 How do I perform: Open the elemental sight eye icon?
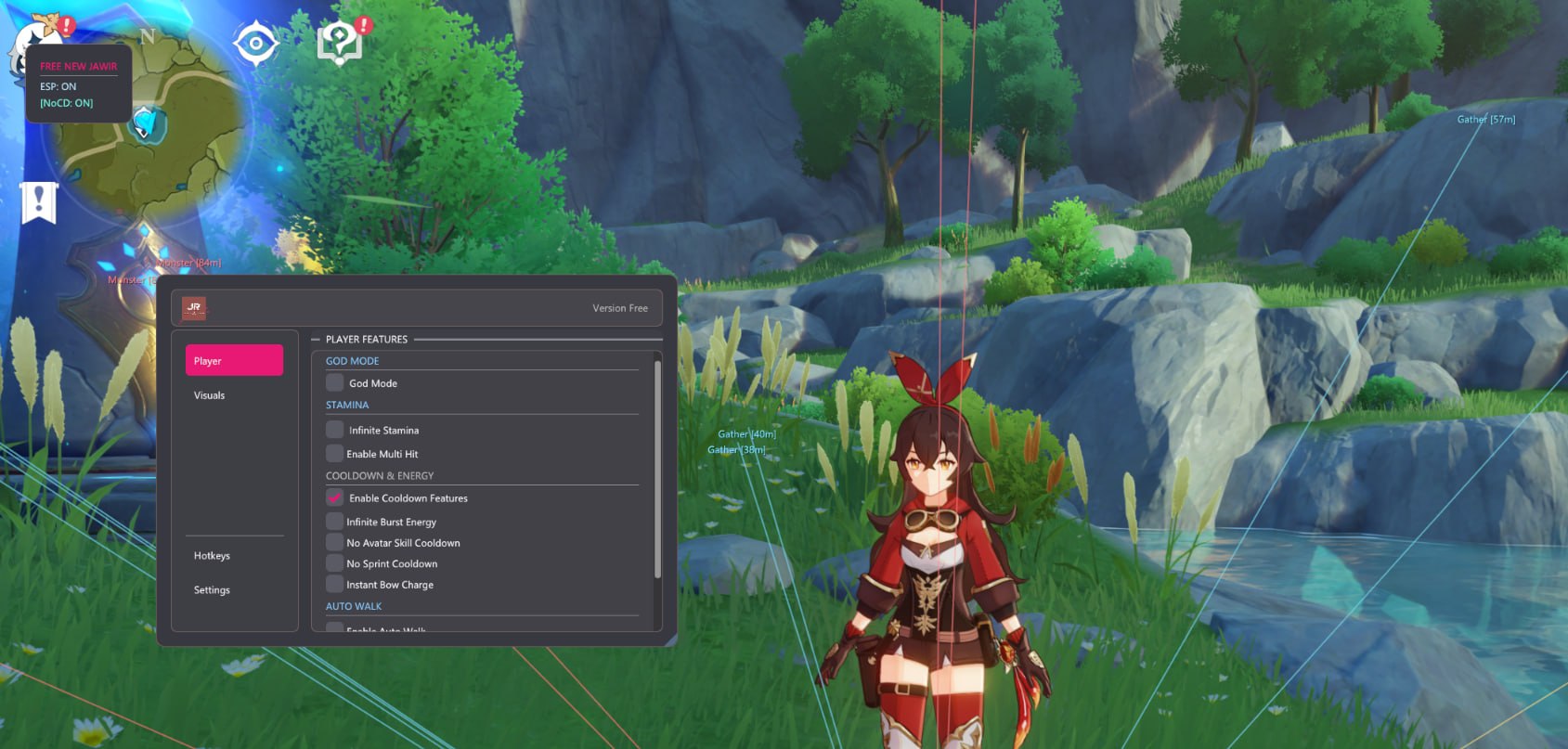[x=255, y=43]
